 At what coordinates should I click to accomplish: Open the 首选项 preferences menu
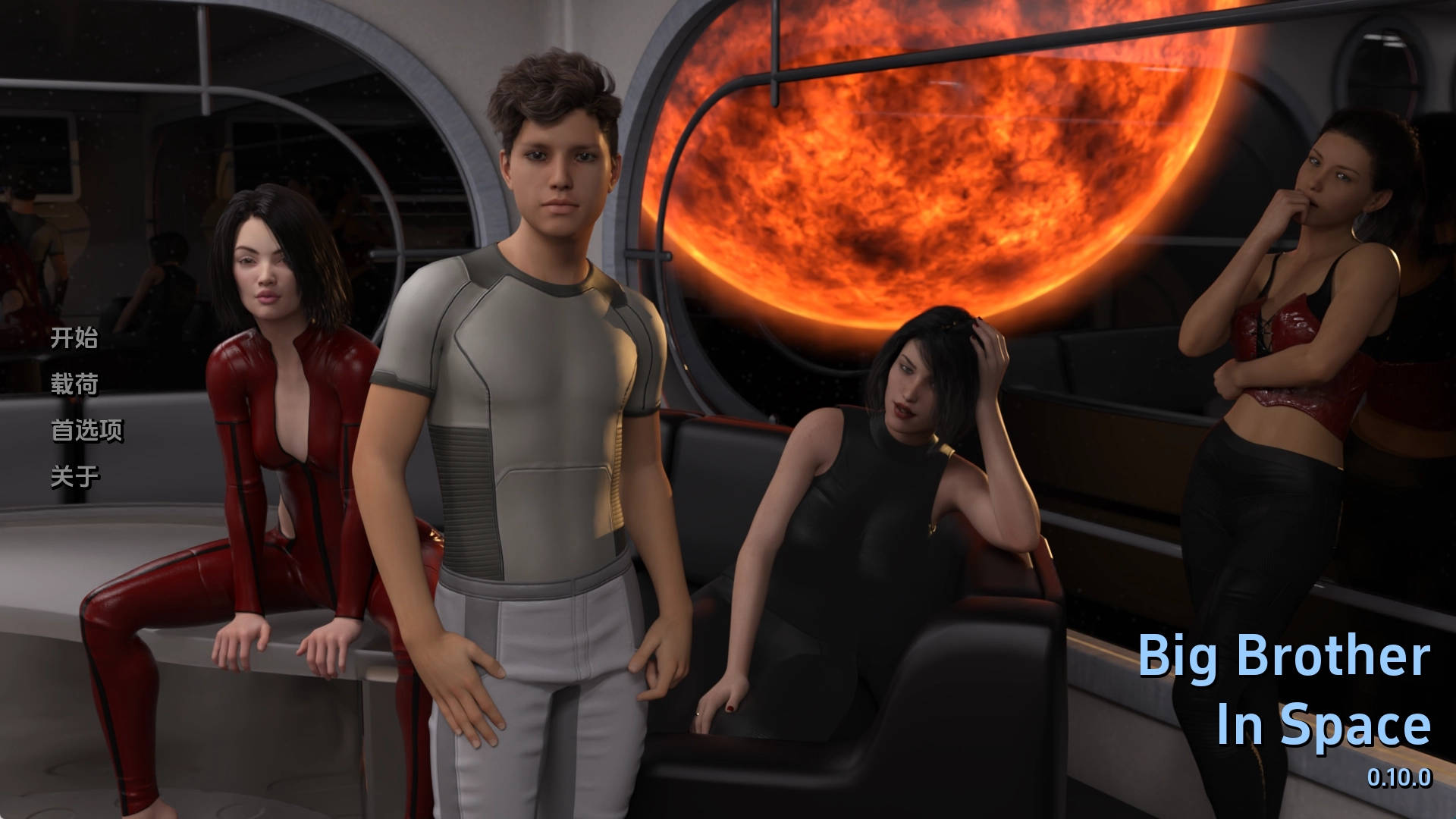(x=86, y=431)
